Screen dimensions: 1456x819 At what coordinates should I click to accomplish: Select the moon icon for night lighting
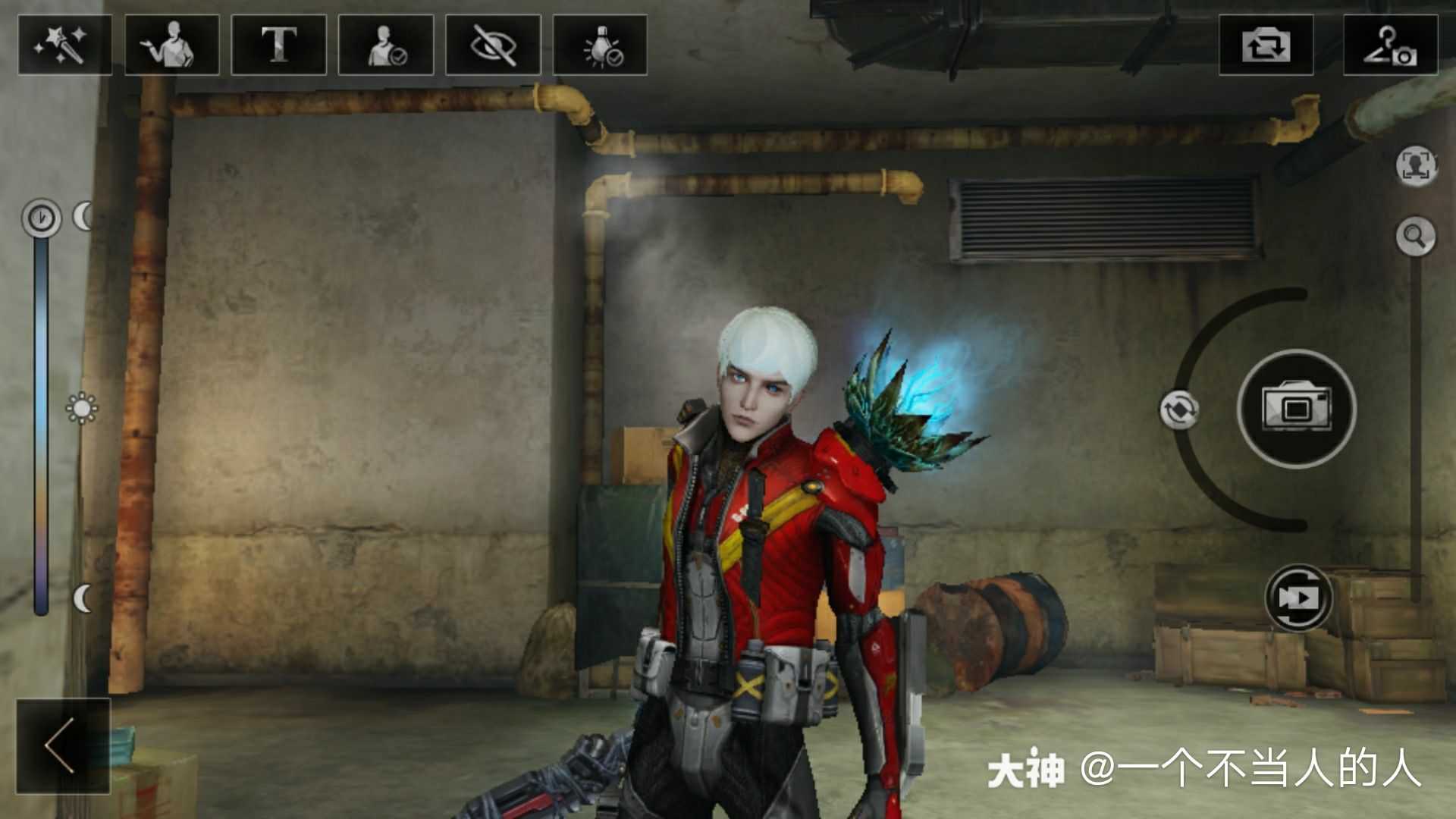(x=83, y=599)
